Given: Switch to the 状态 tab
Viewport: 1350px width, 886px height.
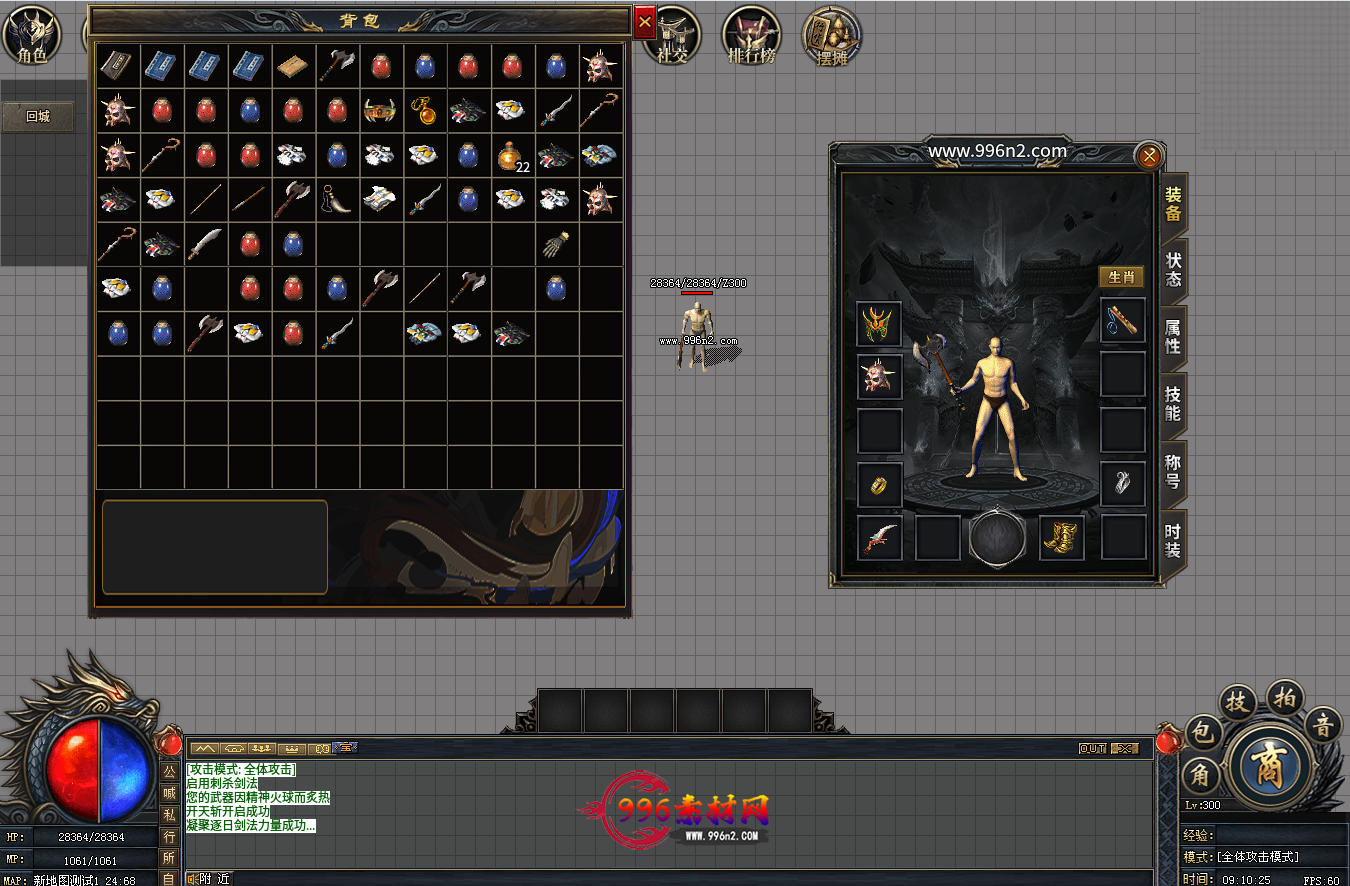Looking at the screenshot, I should (x=1173, y=269).
